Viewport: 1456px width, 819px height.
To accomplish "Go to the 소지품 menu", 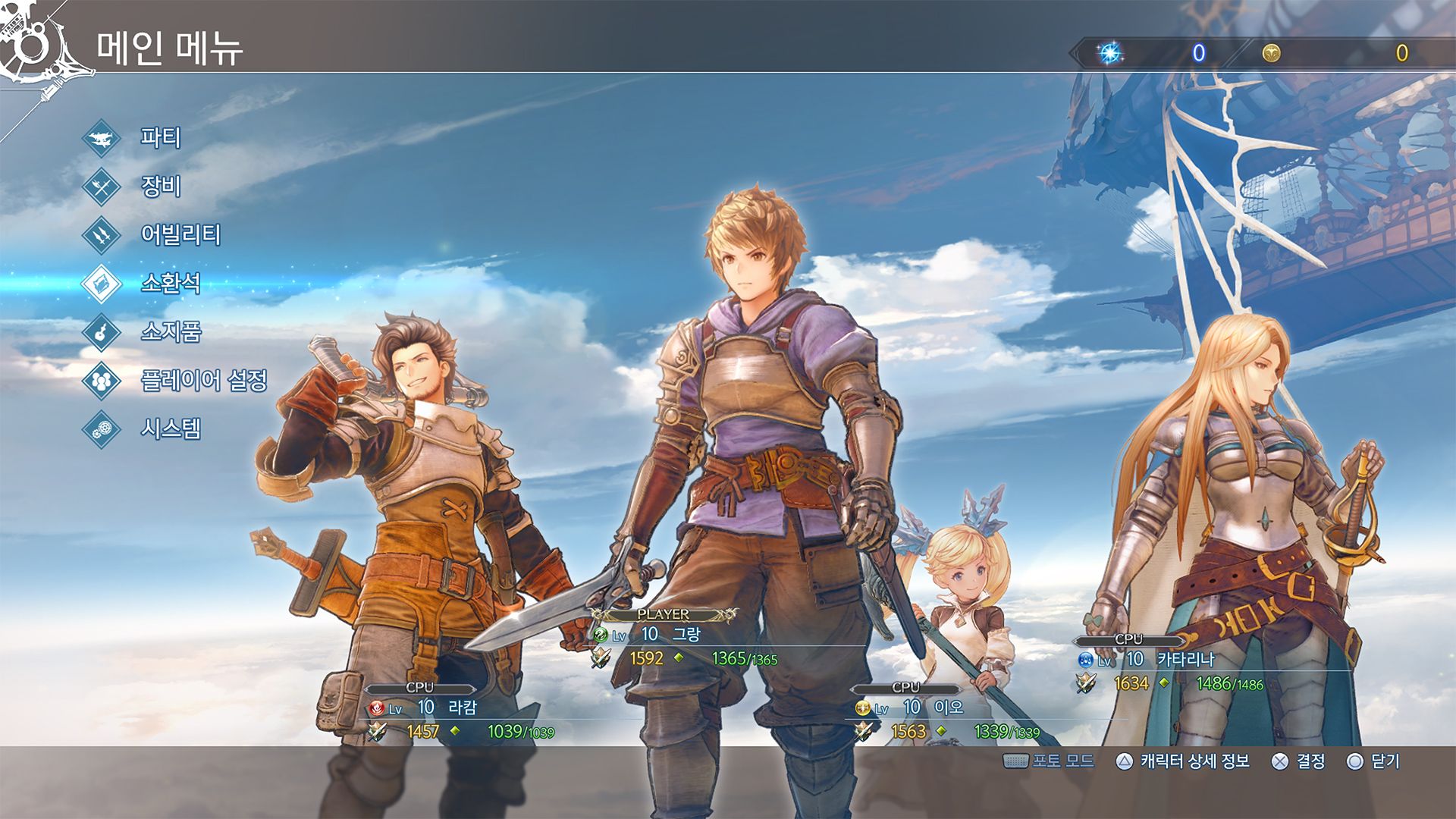I will pos(171,332).
